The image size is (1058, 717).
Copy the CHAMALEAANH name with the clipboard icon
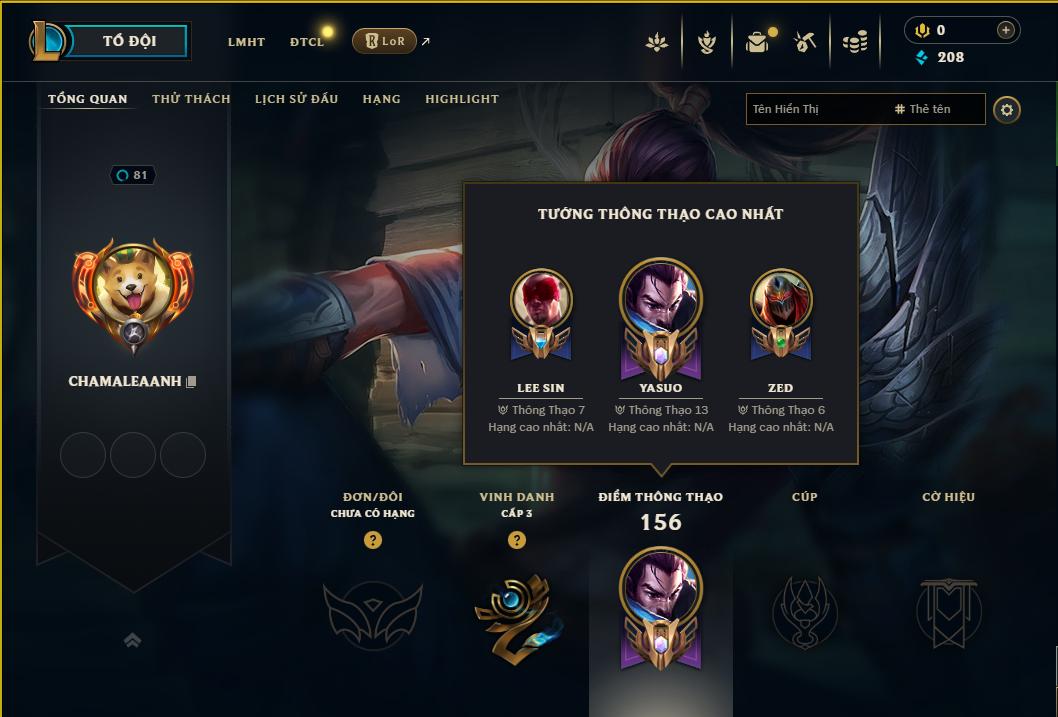coord(191,382)
